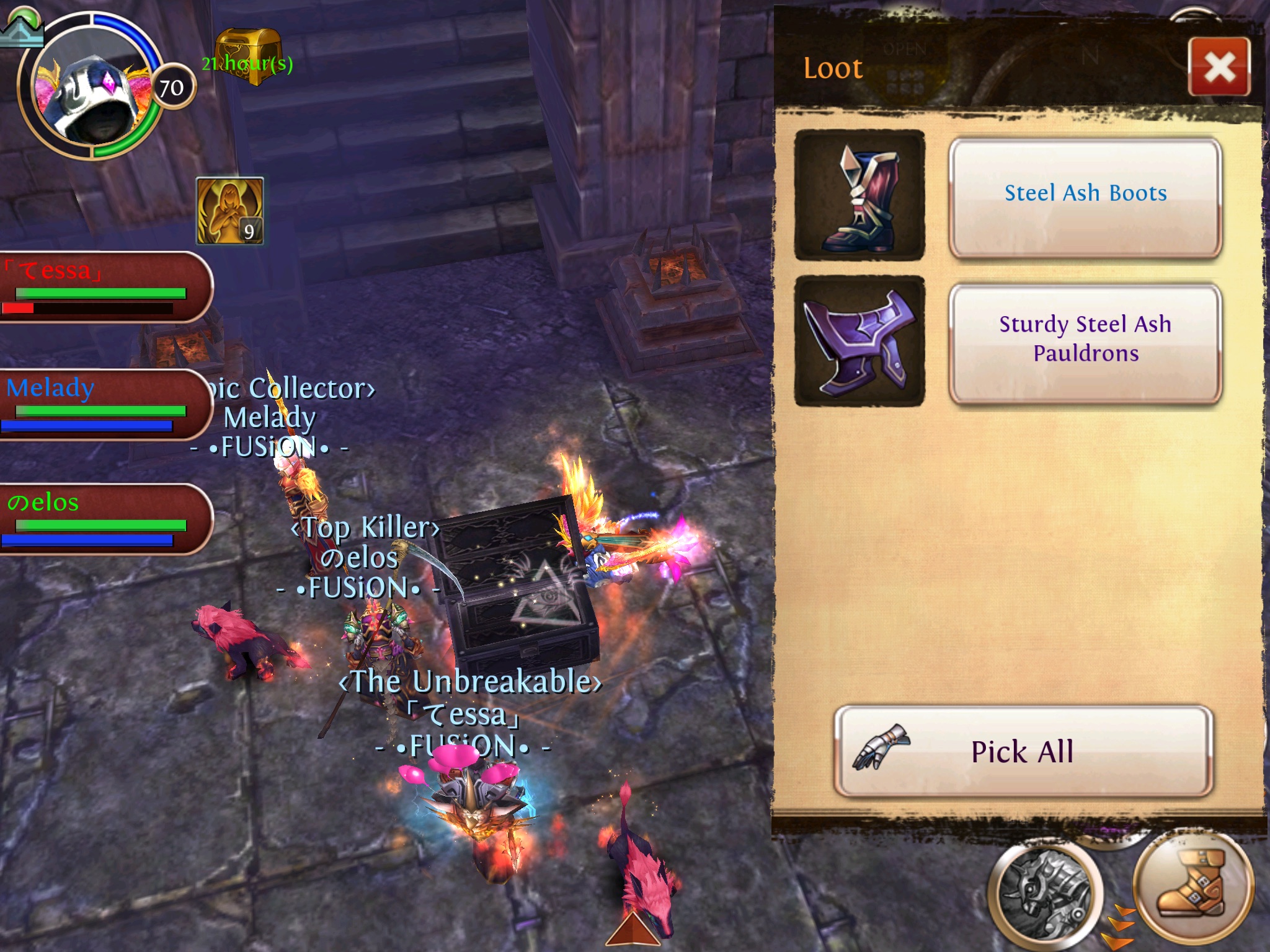This screenshot has height=952, width=1270.
Task: Pick all loot items
Action: click(1023, 751)
